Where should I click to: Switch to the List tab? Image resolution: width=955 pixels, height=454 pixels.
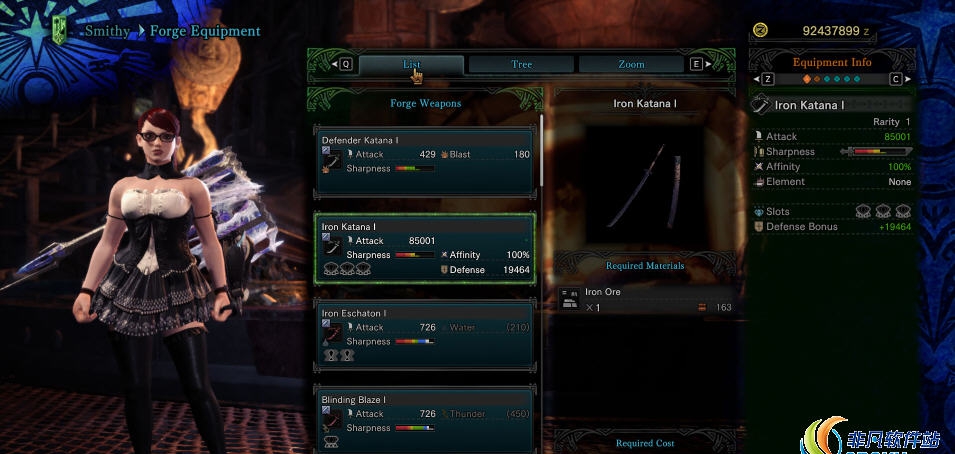pos(411,64)
